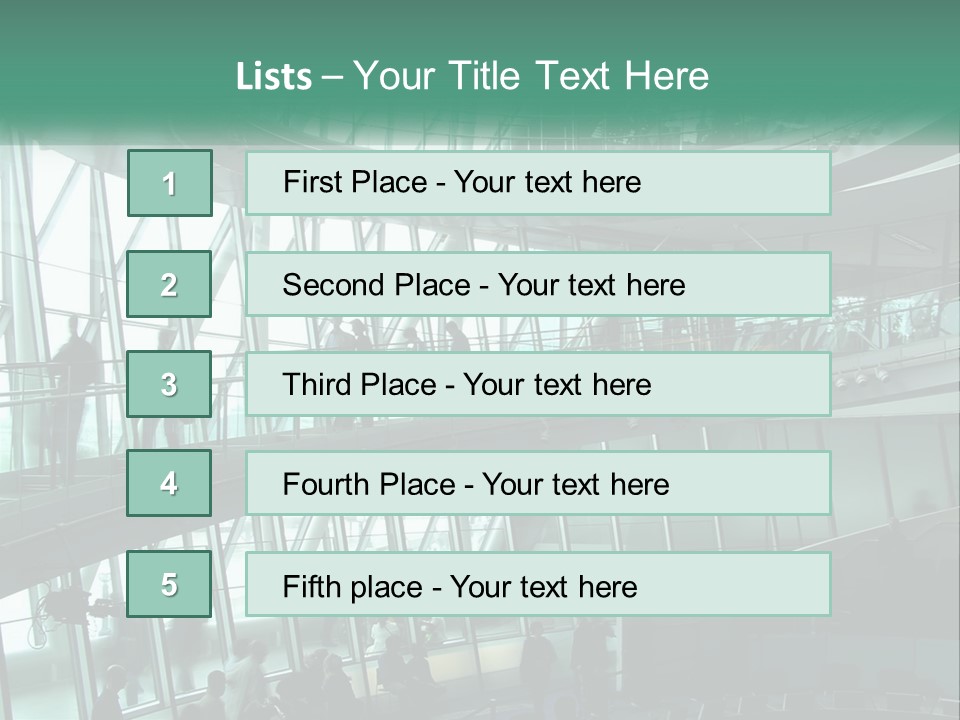Image resolution: width=960 pixels, height=720 pixels.
Task: Select the number 1 box
Action: pos(169,183)
